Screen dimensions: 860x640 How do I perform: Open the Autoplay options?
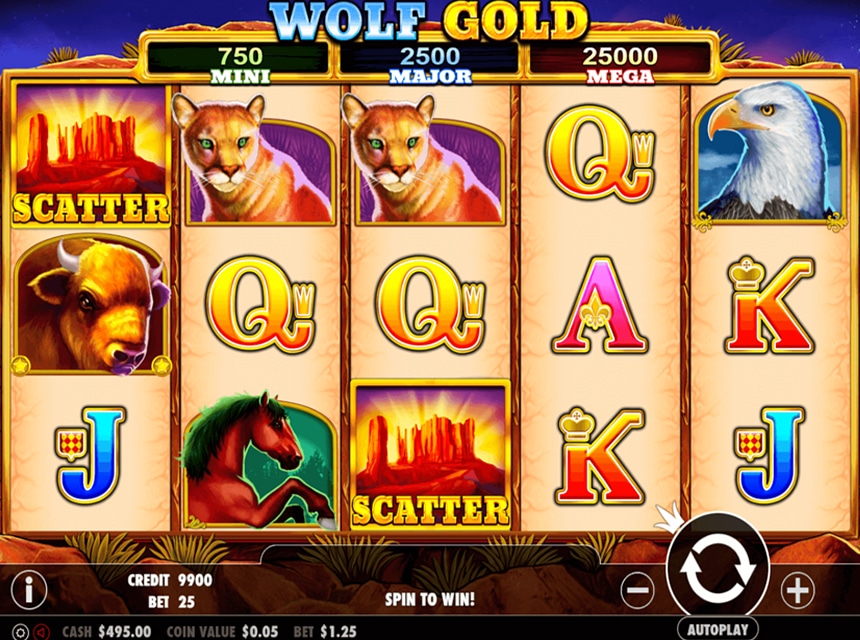[717, 630]
